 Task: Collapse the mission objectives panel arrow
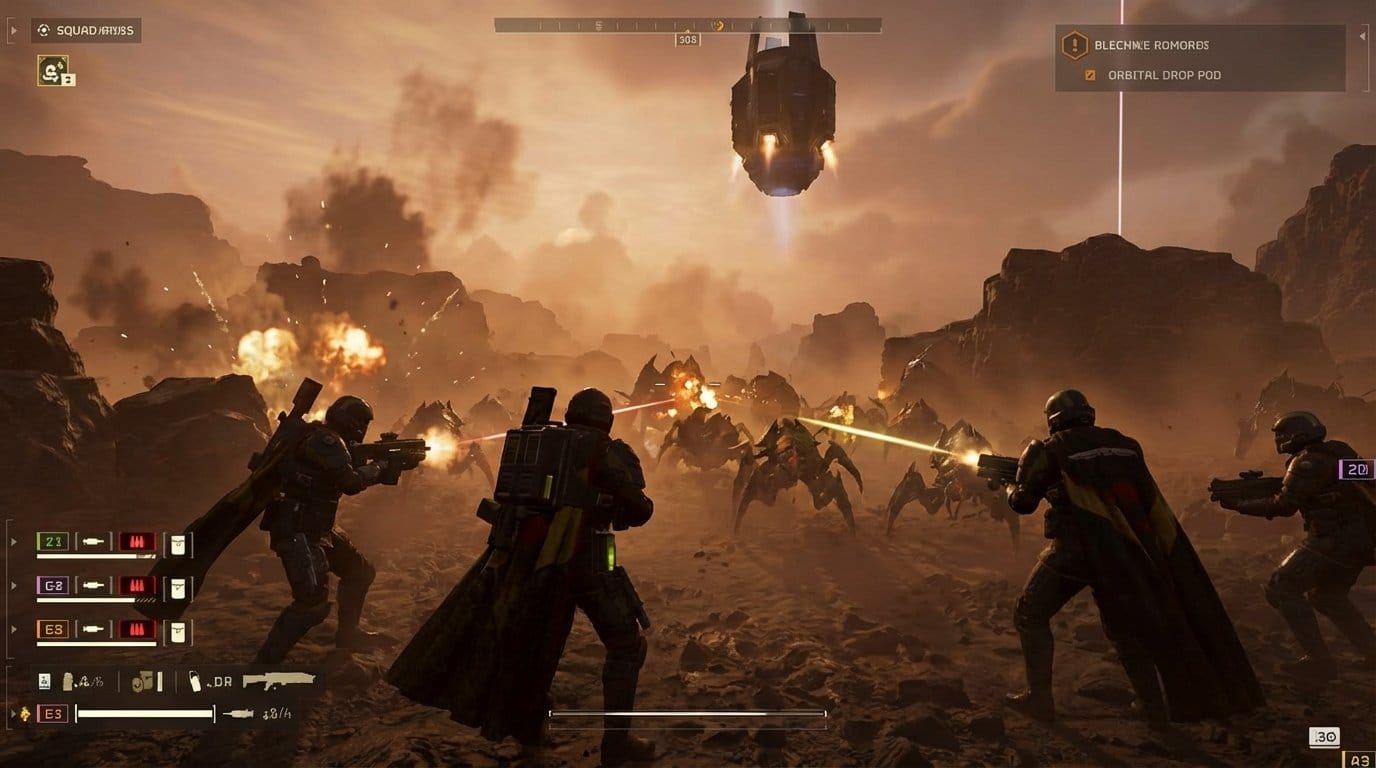(1363, 36)
